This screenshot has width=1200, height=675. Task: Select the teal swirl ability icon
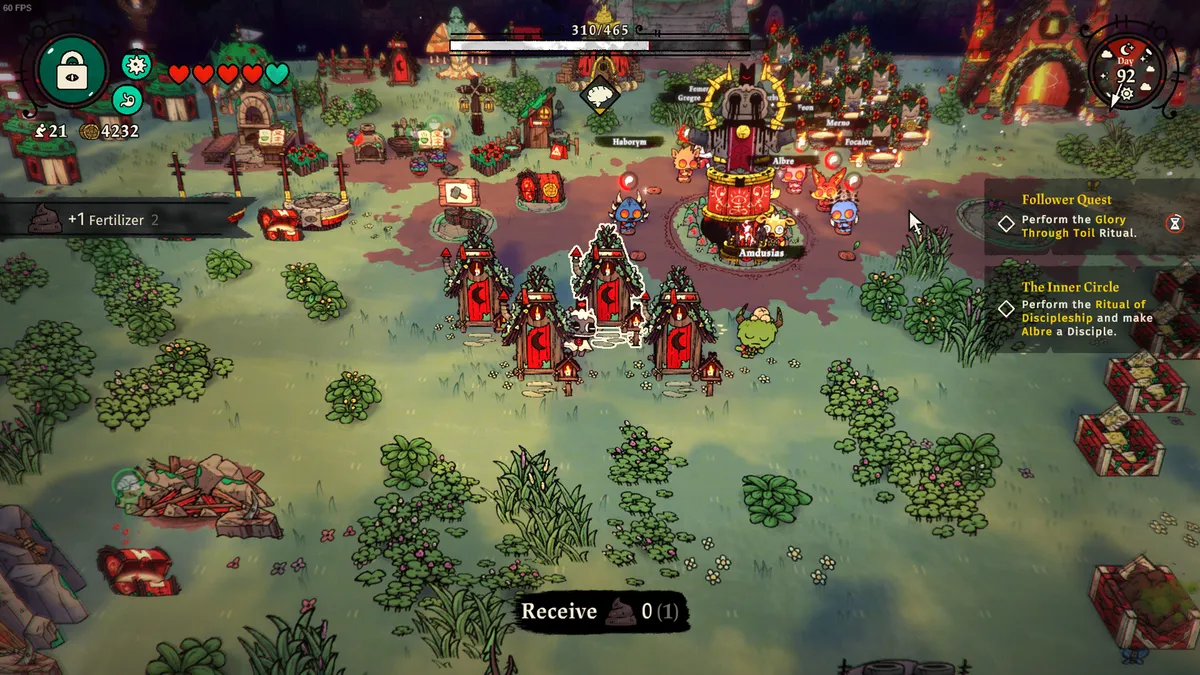point(126,99)
